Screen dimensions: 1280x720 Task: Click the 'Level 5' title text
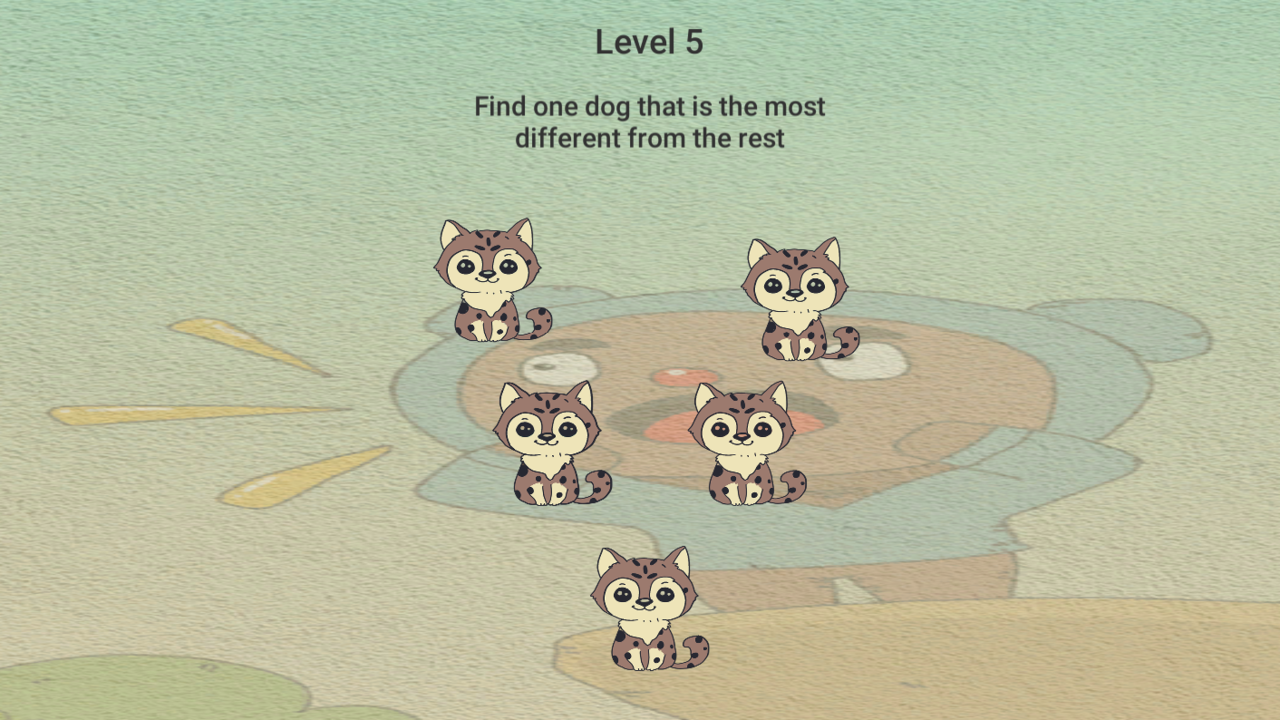tap(649, 42)
